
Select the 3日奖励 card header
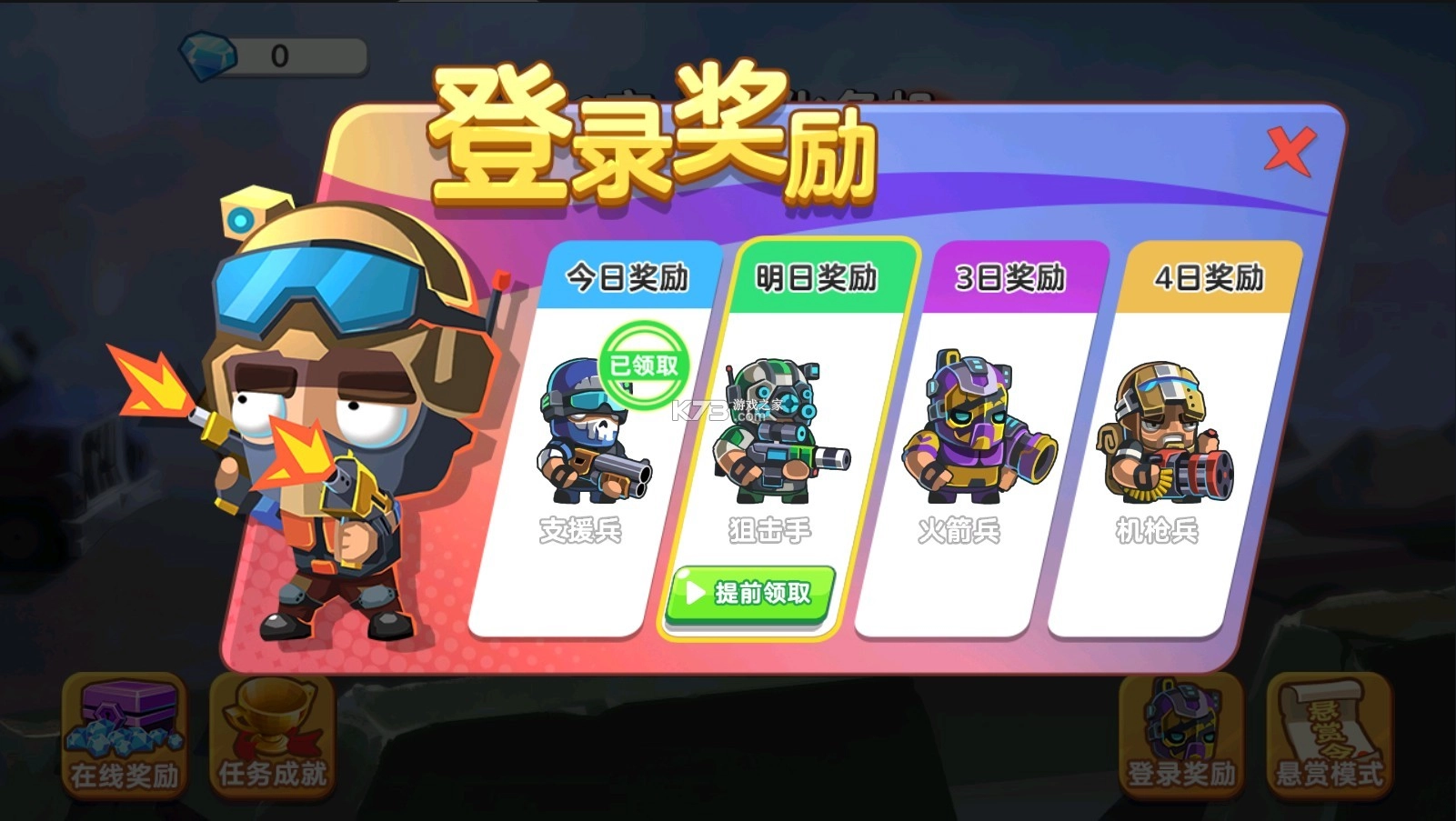click(x=1010, y=277)
